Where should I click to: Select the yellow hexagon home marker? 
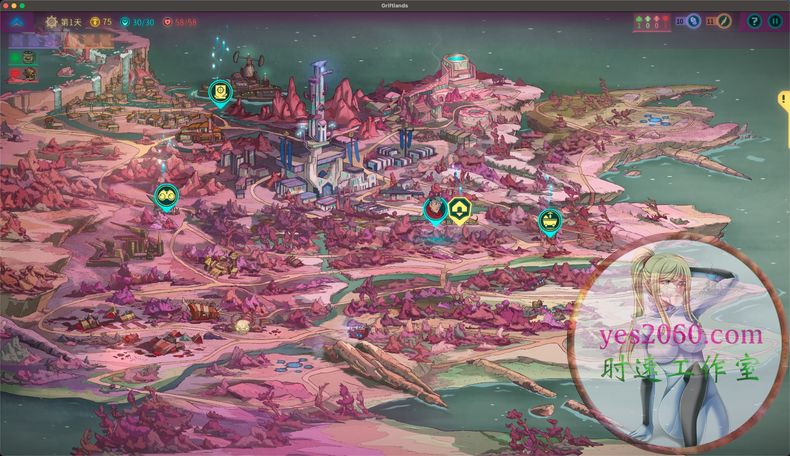[x=460, y=209]
